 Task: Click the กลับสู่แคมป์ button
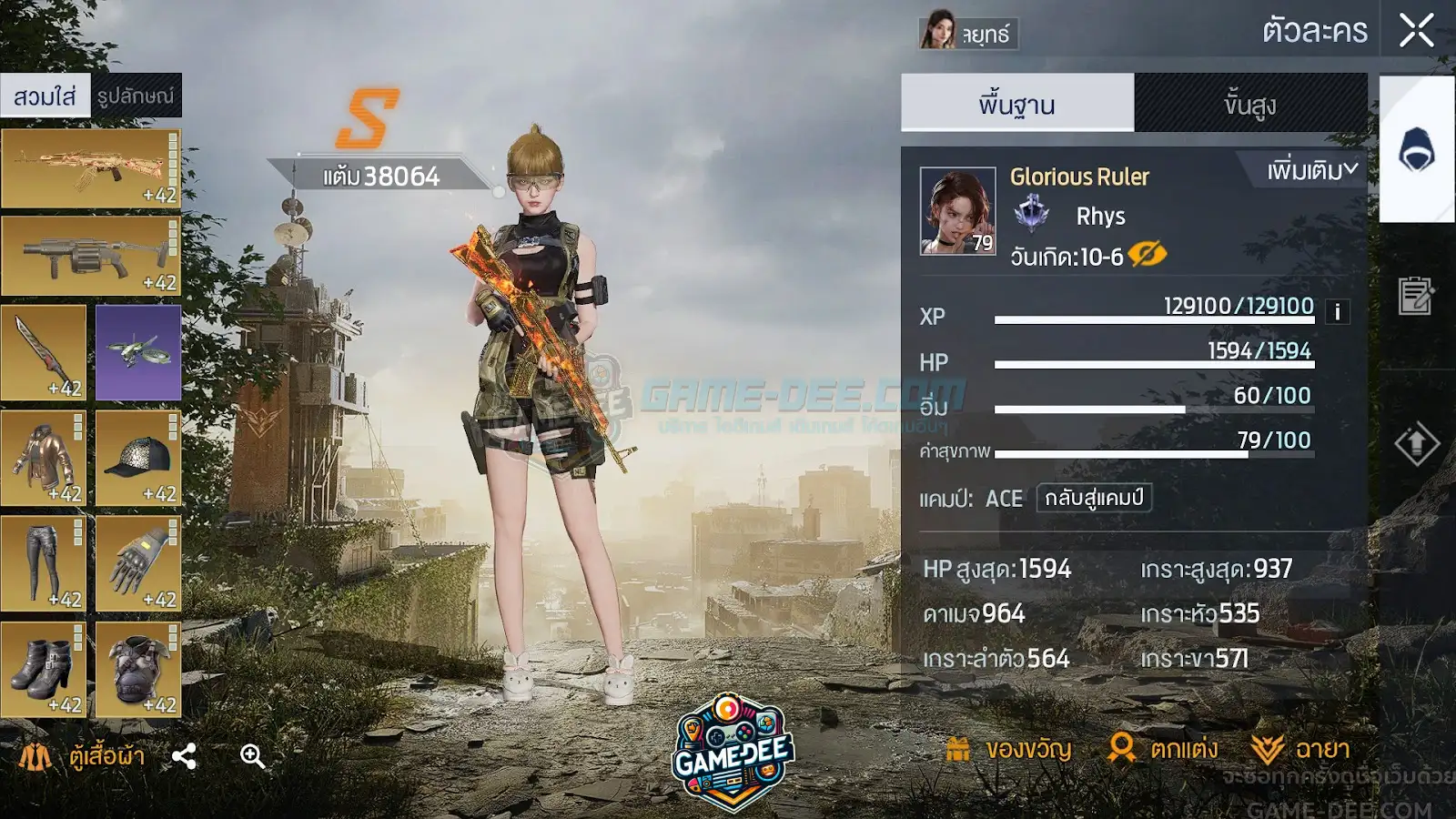pos(1094,498)
